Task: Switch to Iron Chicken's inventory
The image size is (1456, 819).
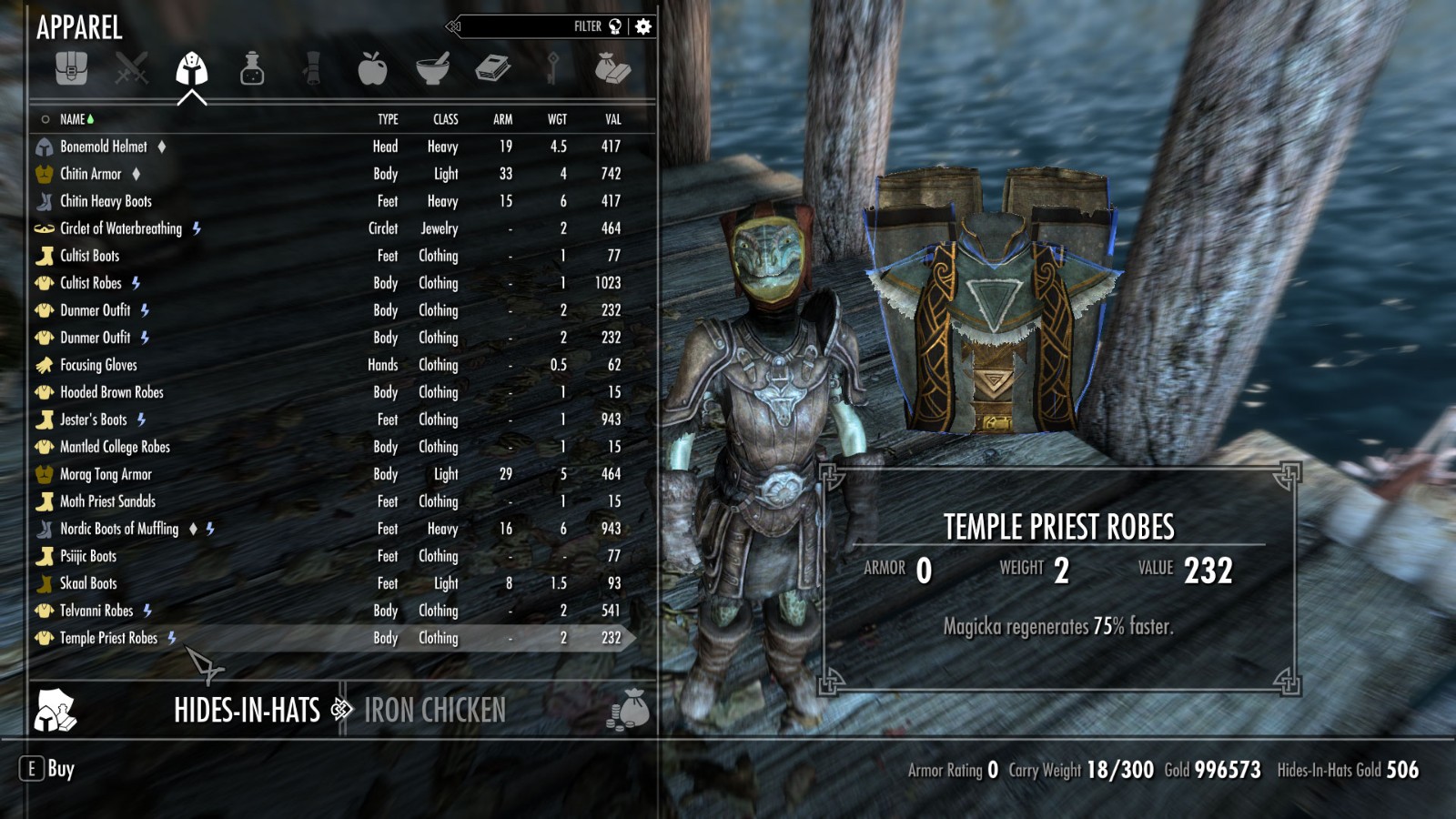Action: 435,710
